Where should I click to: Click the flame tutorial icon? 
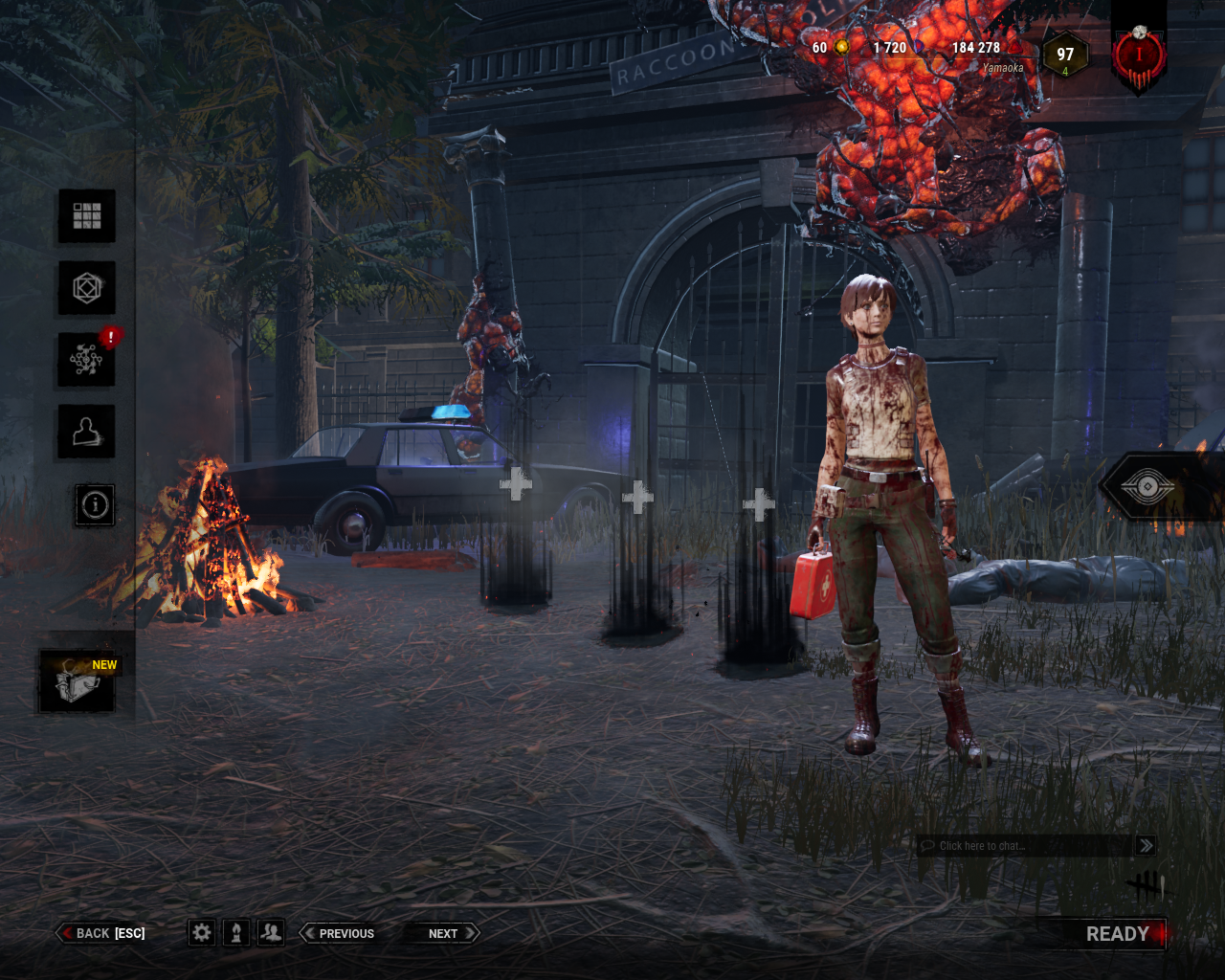pyautogui.click(x=236, y=933)
